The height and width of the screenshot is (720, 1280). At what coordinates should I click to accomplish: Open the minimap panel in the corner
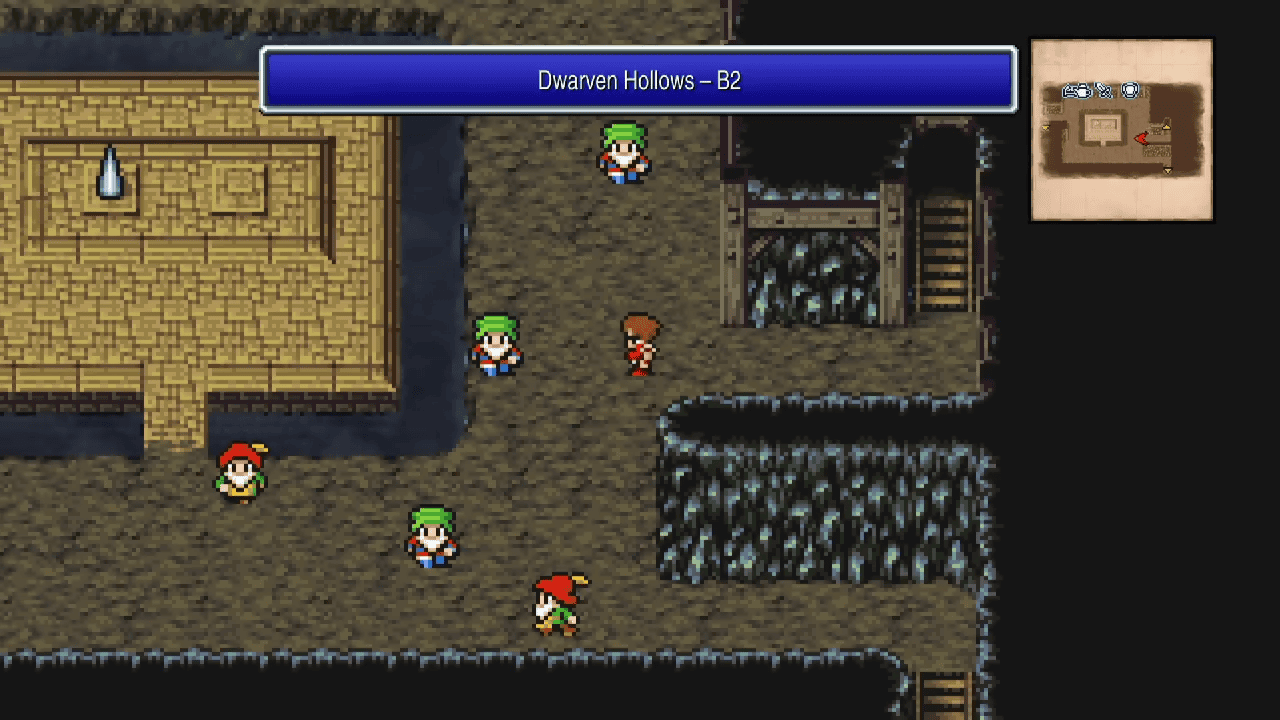(x=1122, y=129)
